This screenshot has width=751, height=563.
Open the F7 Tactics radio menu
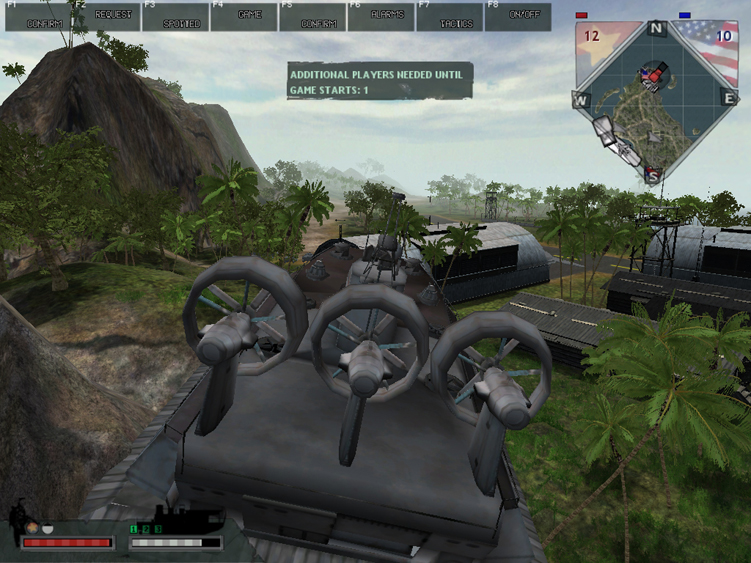[x=449, y=16]
